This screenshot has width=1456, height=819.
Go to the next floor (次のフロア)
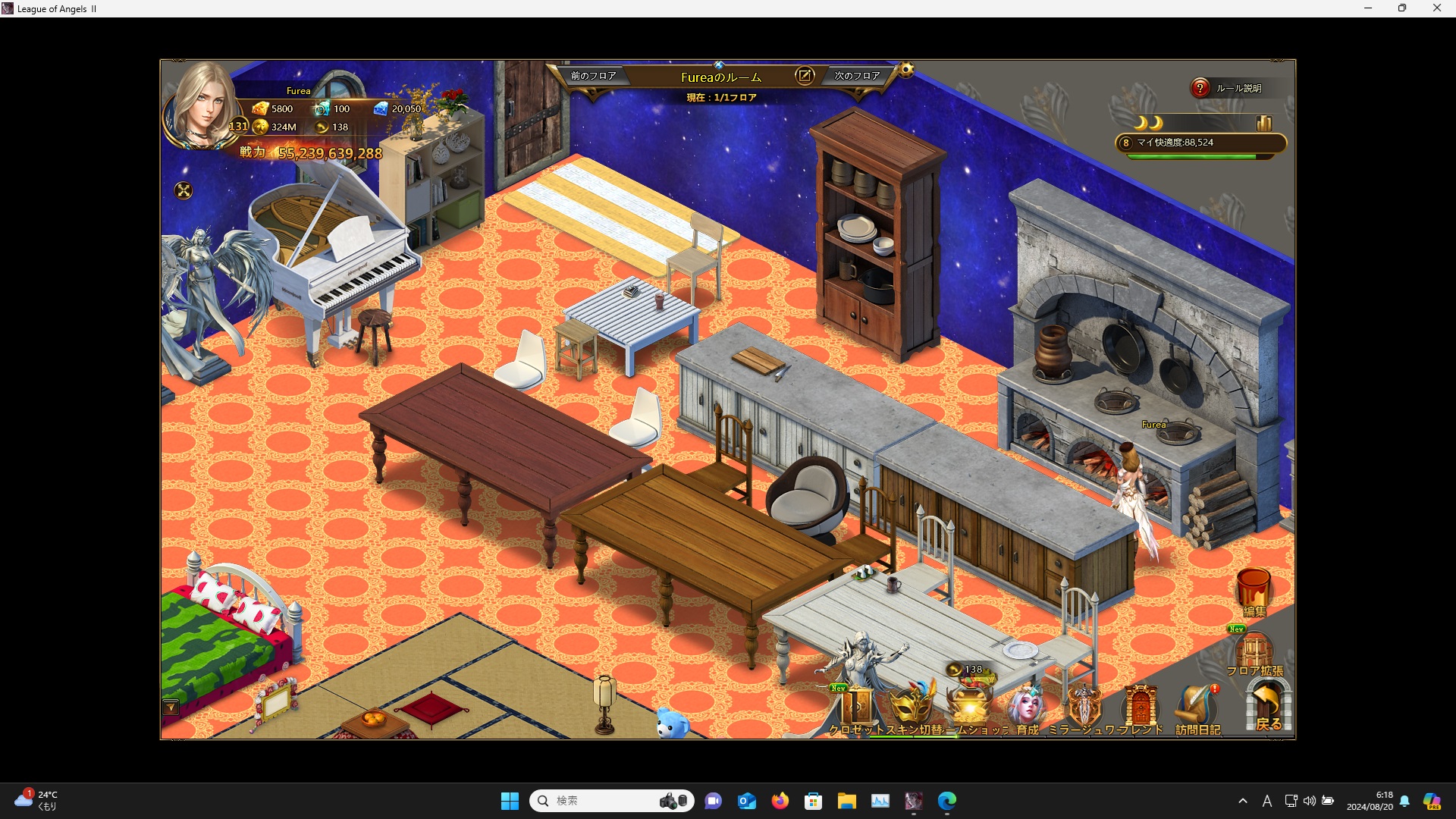coord(857,76)
